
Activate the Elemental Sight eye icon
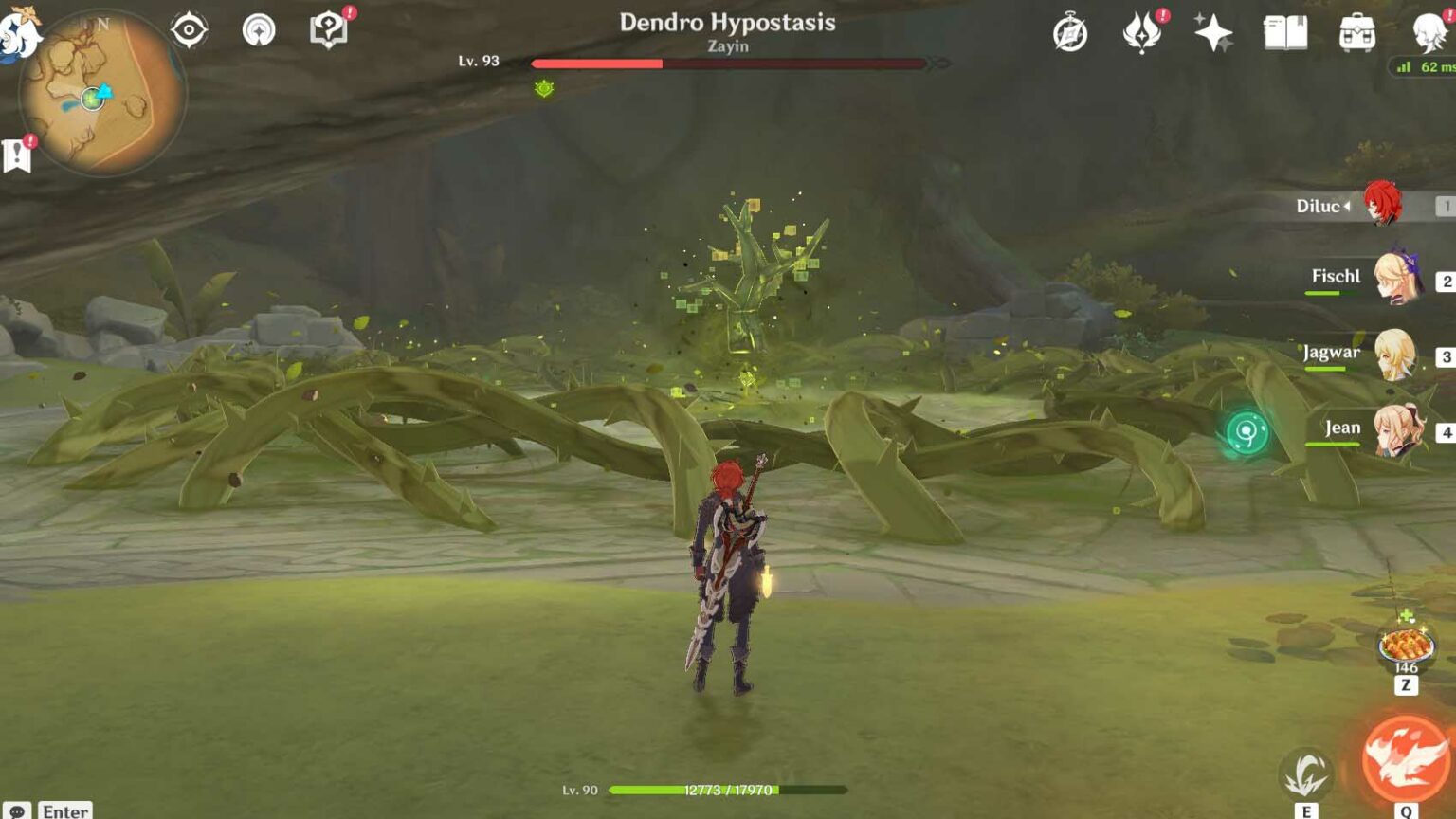point(190,29)
